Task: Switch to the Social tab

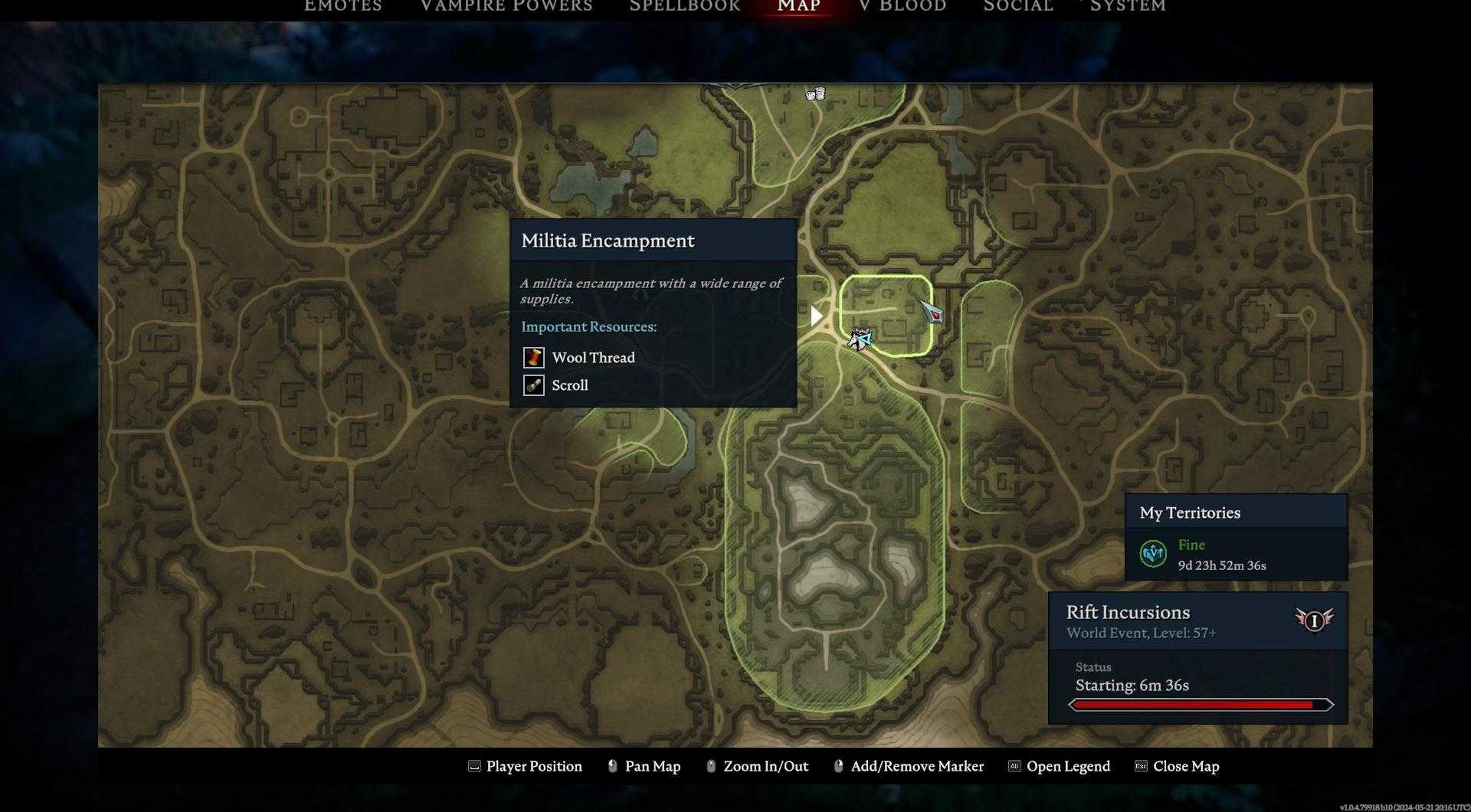Action: click(x=1017, y=6)
